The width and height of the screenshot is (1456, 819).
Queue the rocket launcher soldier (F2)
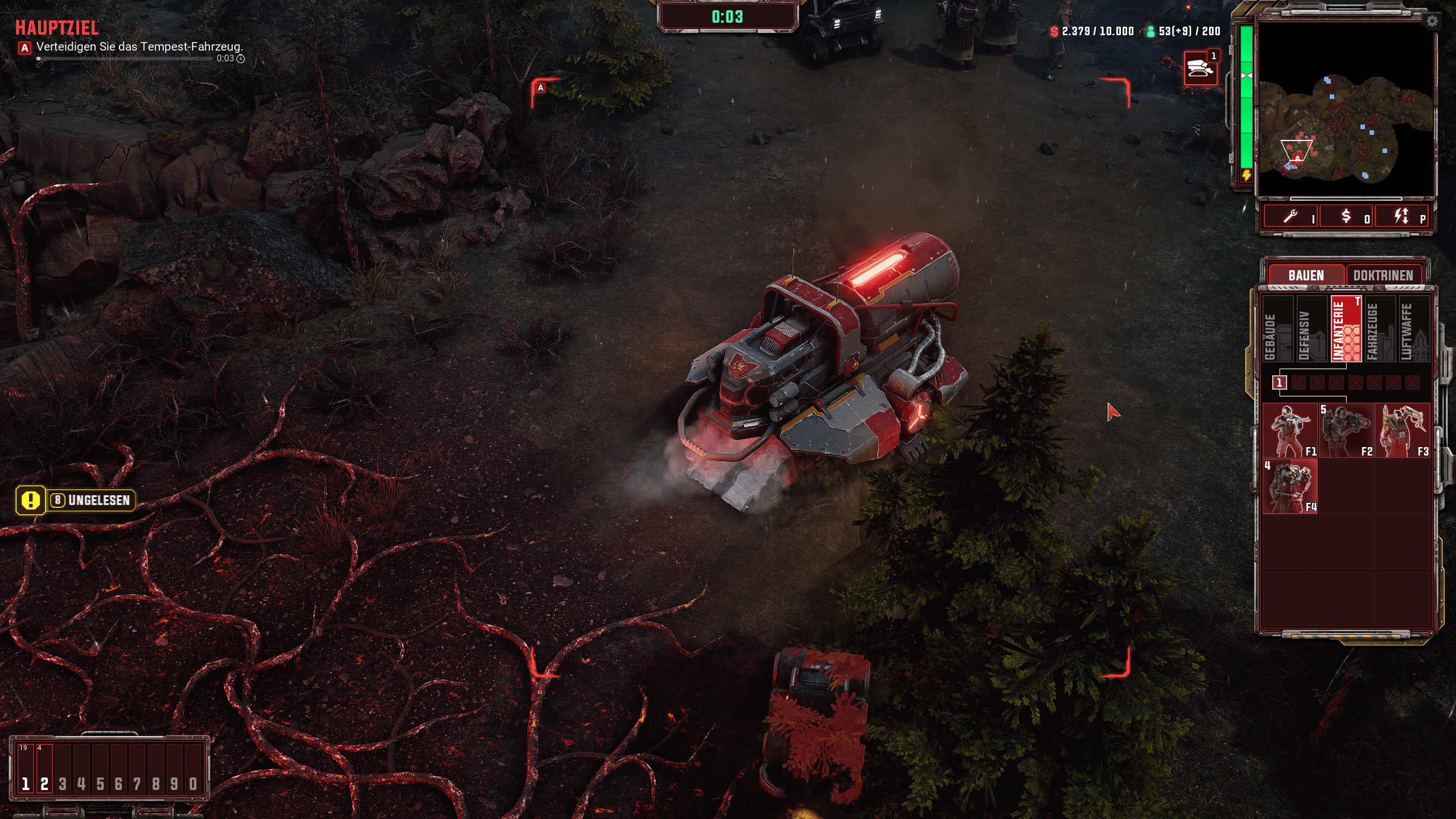tap(1346, 431)
